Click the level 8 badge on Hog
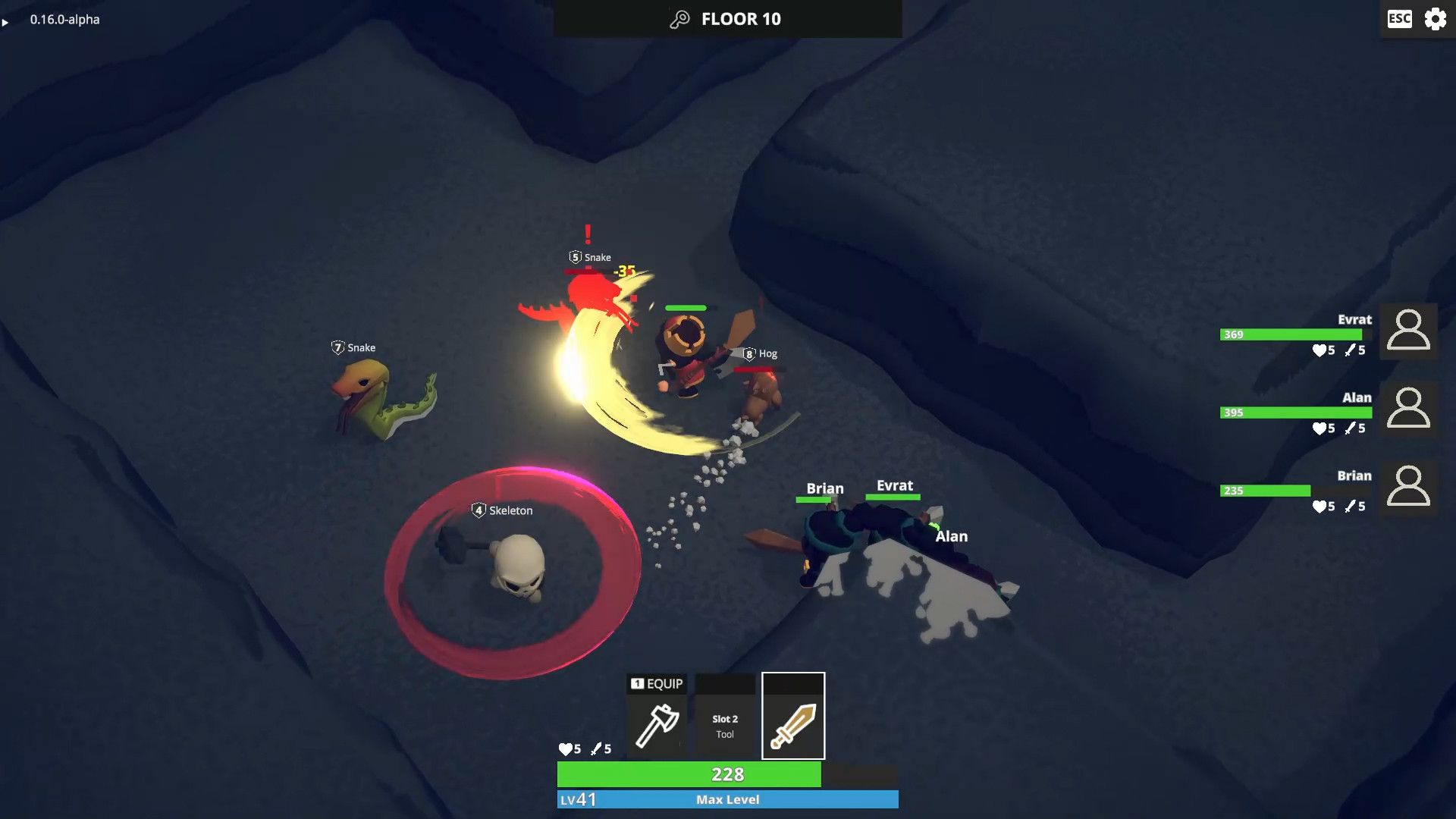The image size is (1456, 819). [749, 353]
